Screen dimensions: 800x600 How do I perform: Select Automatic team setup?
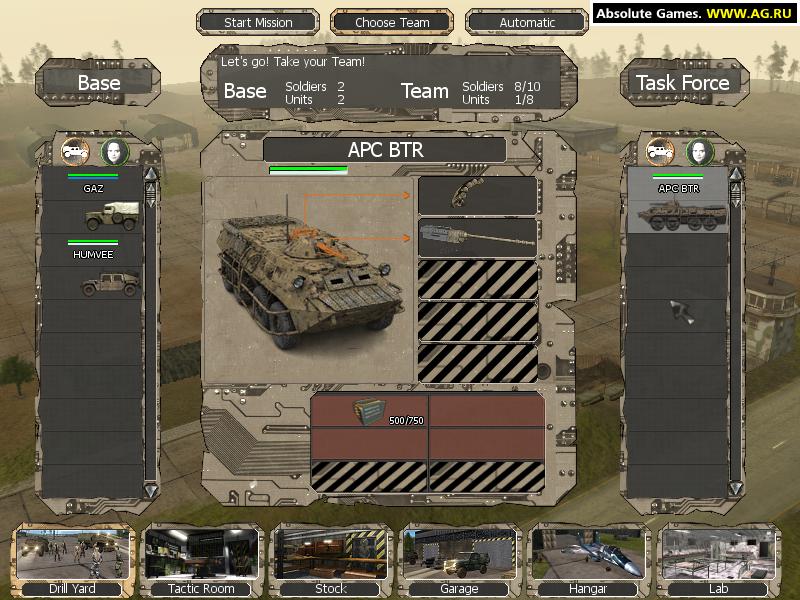(527, 22)
